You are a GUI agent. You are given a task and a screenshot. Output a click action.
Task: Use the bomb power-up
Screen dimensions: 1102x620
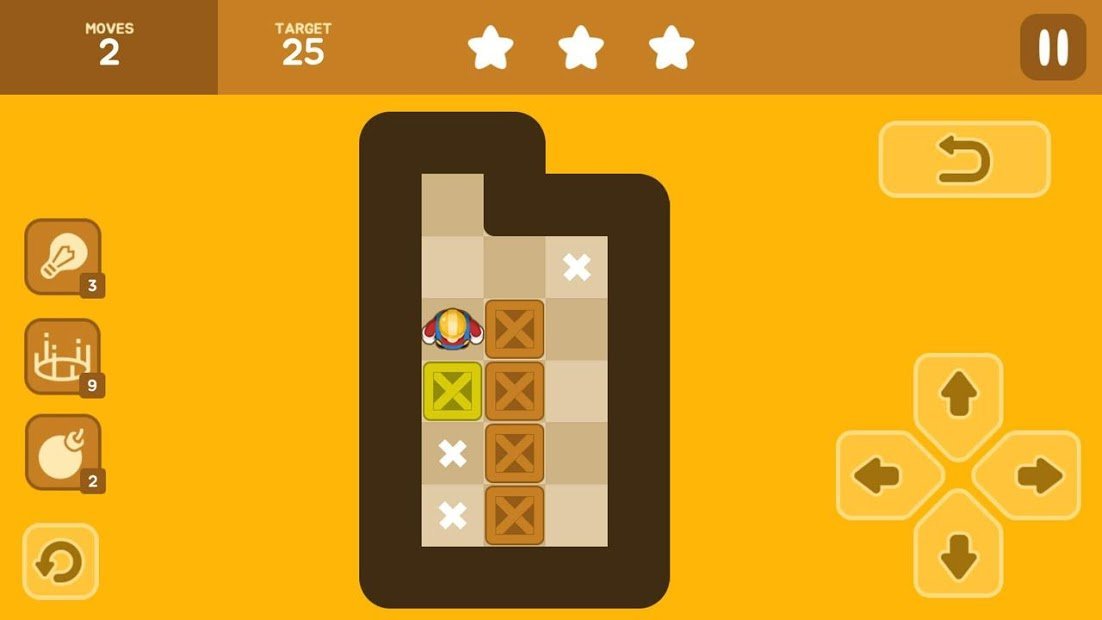click(x=63, y=452)
